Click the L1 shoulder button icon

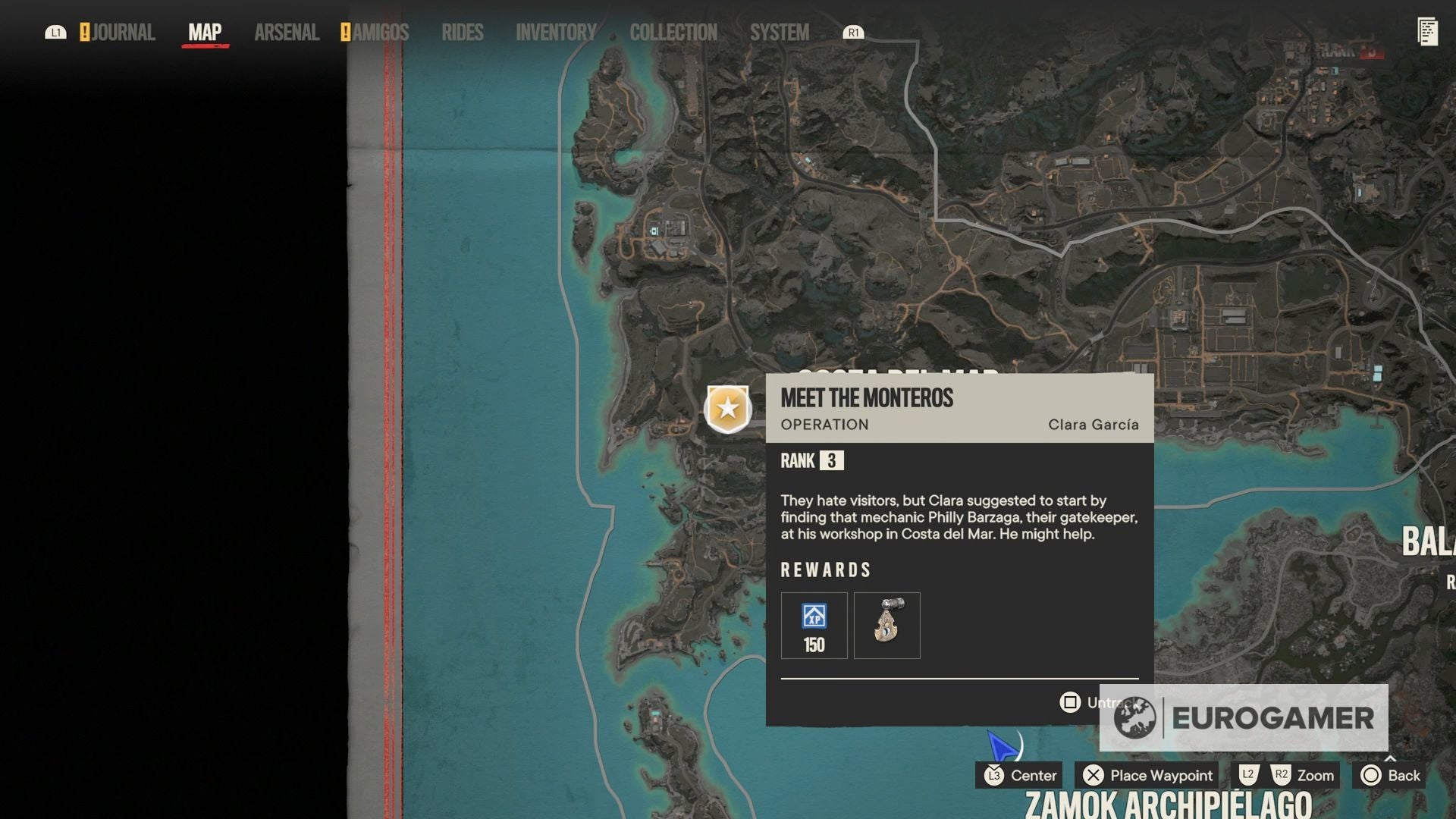(x=56, y=32)
